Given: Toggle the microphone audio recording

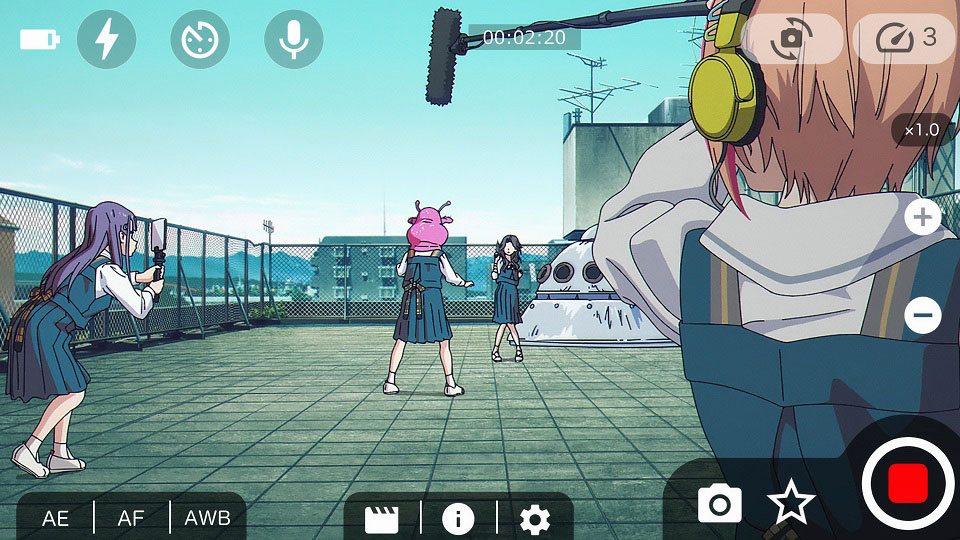Looking at the screenshot, I should pos(293,40).
